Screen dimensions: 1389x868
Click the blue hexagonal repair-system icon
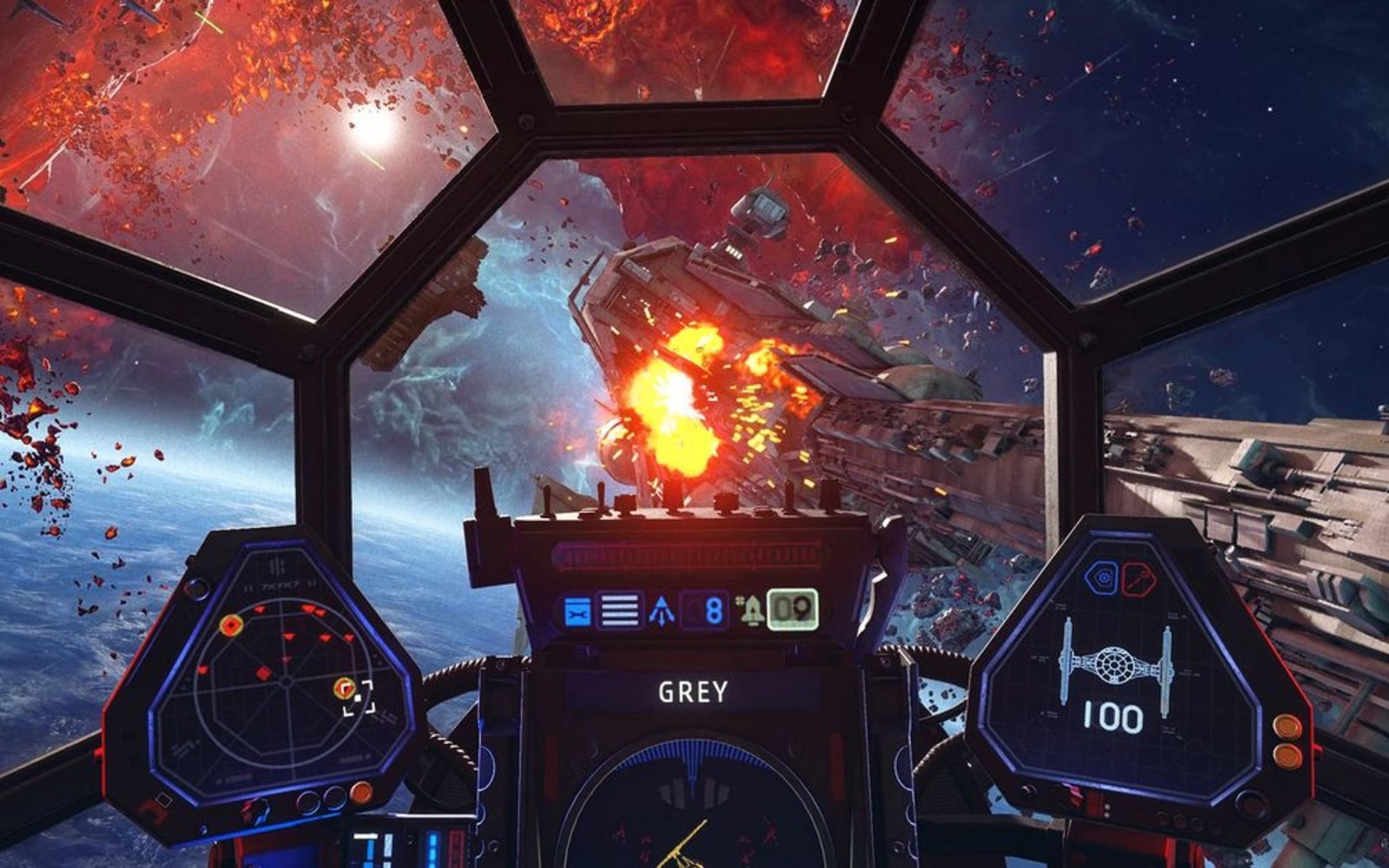(x=1103, y=578)
